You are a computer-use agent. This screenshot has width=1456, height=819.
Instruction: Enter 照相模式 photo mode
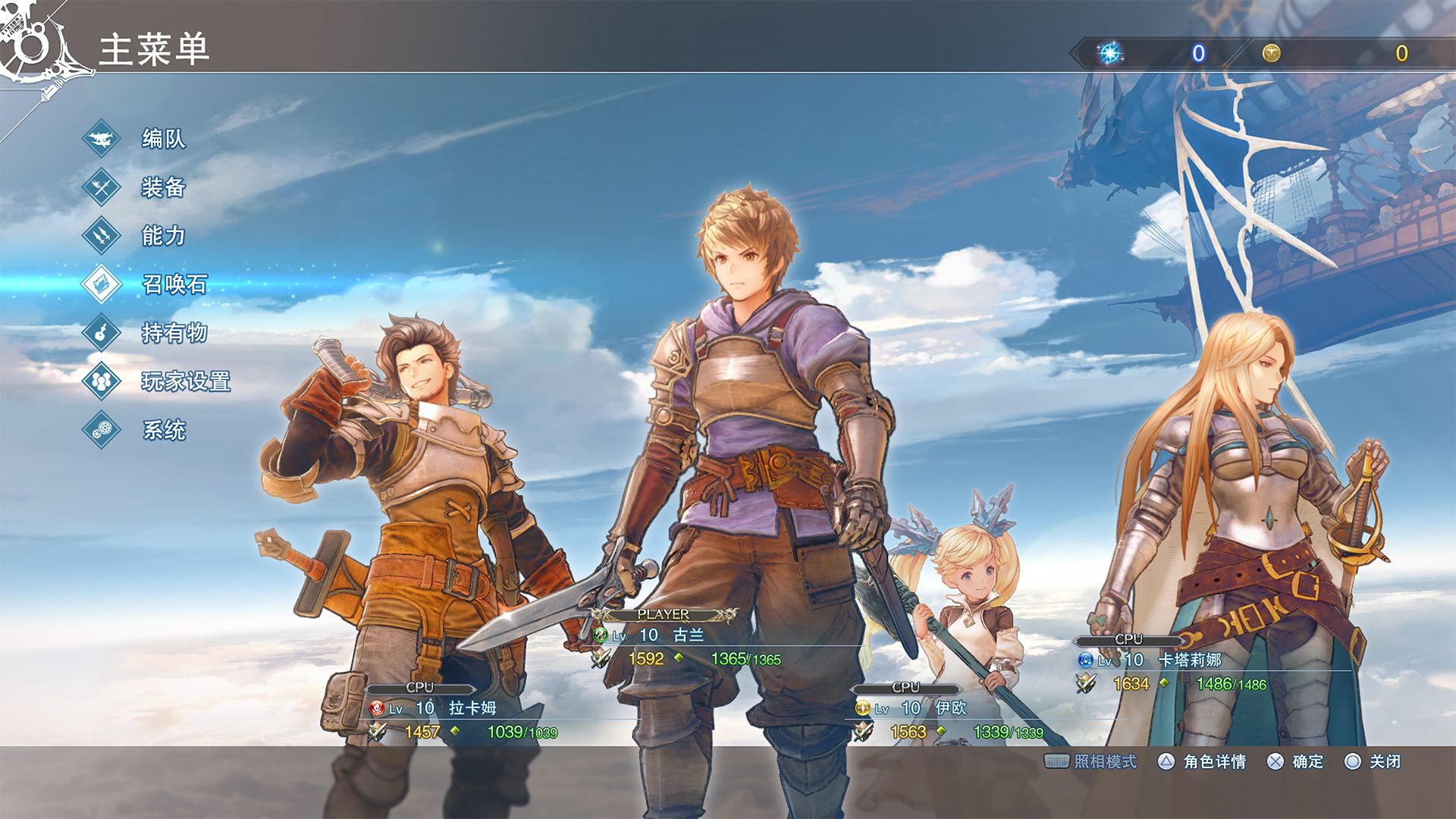[x=1092, y=761]
